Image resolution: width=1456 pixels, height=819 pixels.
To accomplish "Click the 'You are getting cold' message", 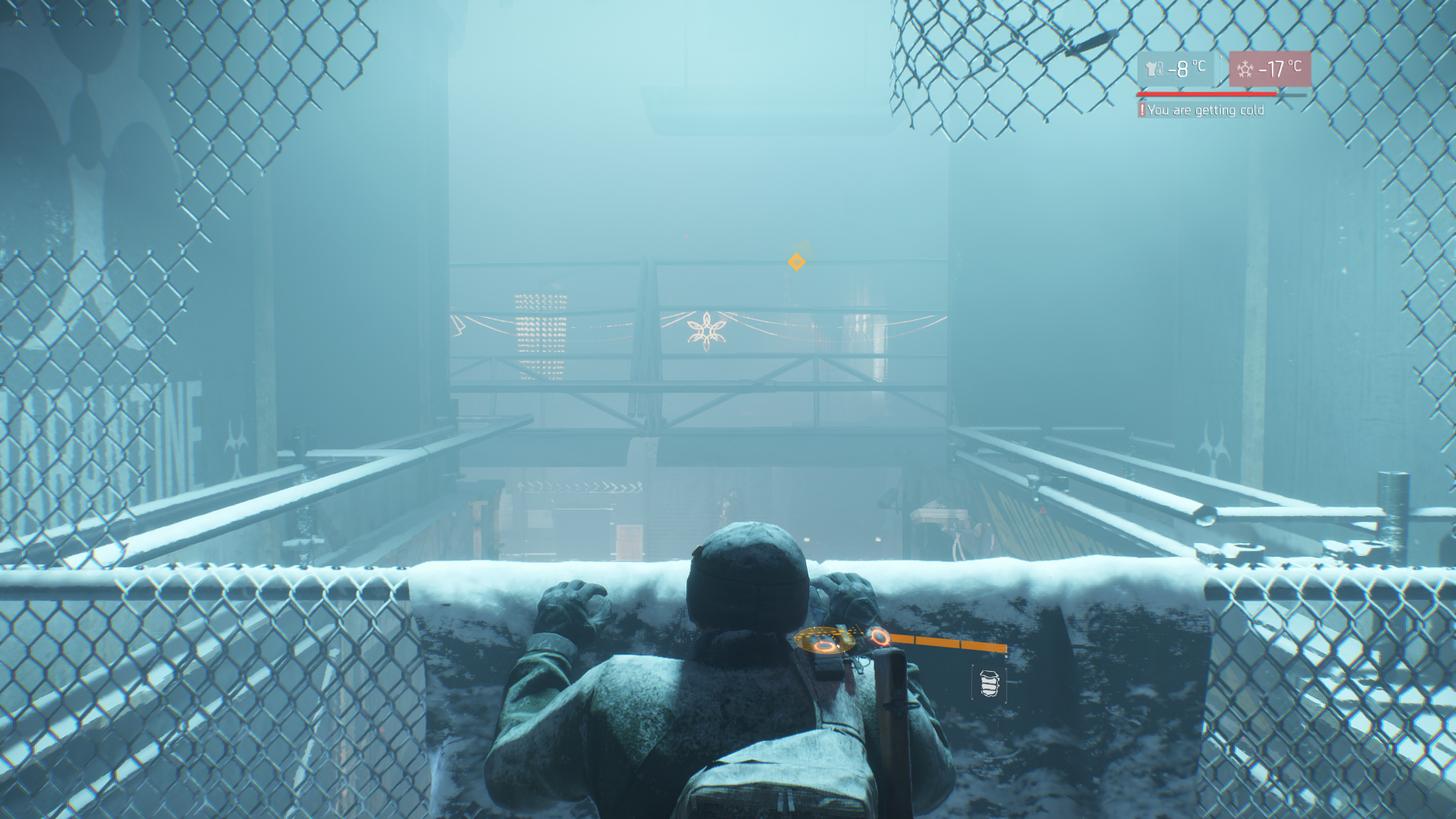I will point(1206,110).
